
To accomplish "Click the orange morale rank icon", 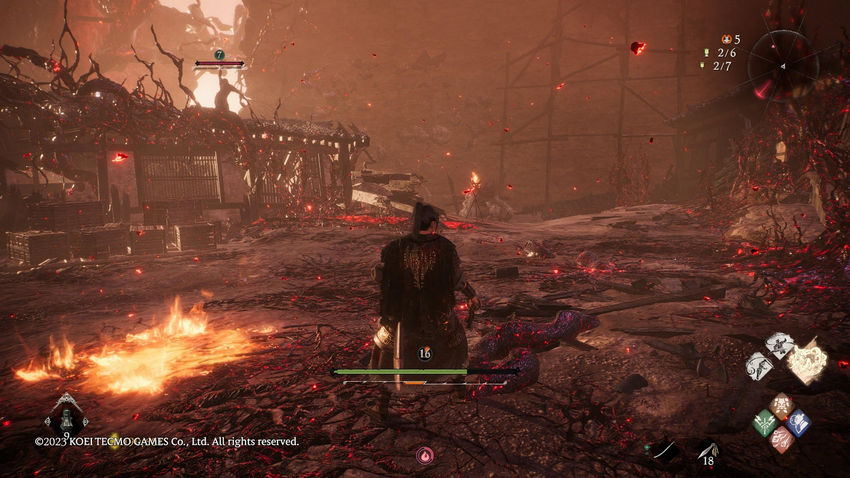I will (725, 39).
